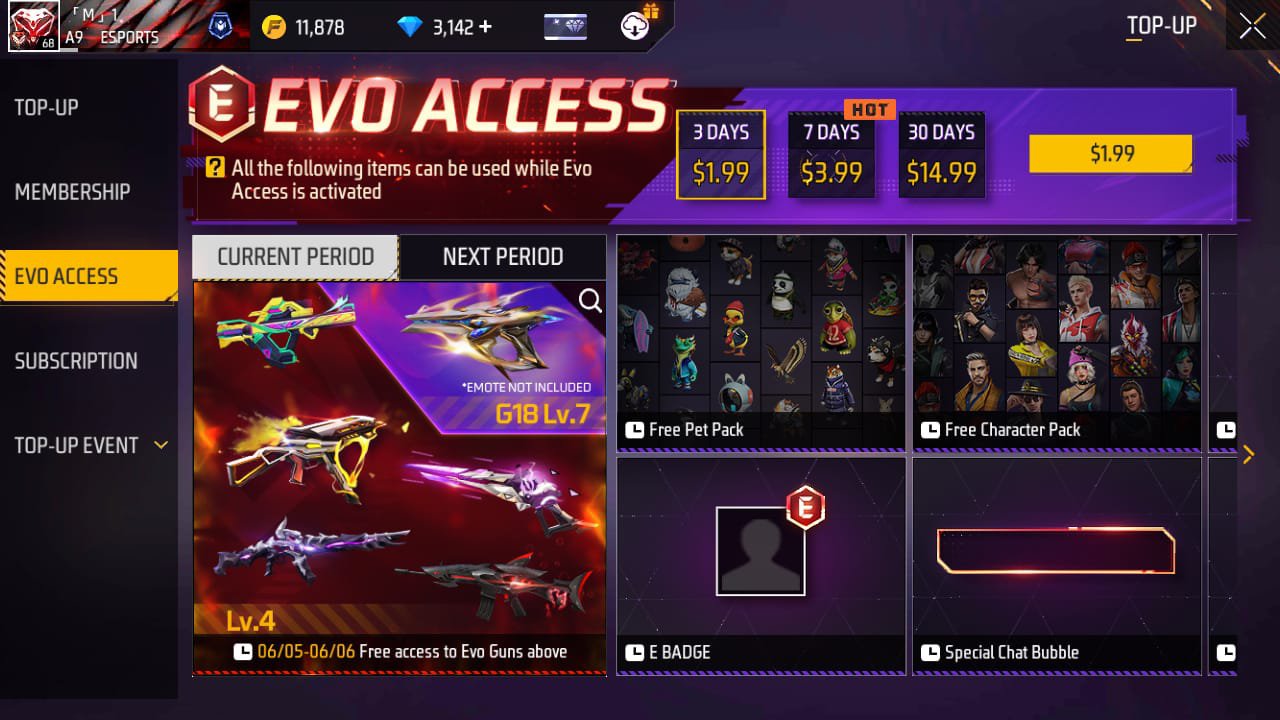The height and width of the screenshot is (720, 1280).
Task: Select the 30 Days $14.99 plan
Action: point(941,154)
